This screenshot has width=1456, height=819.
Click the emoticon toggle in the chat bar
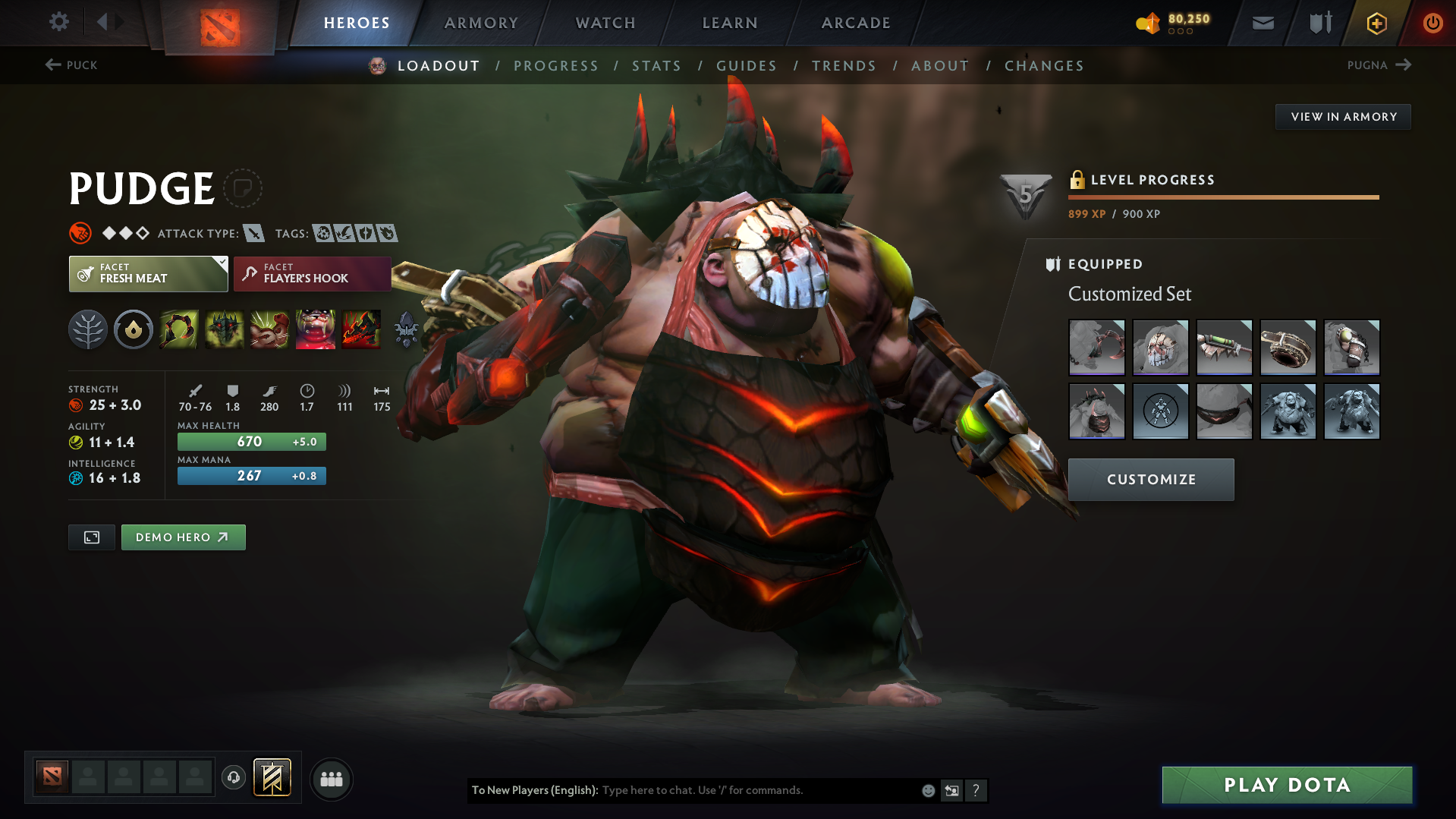[928, 790]
